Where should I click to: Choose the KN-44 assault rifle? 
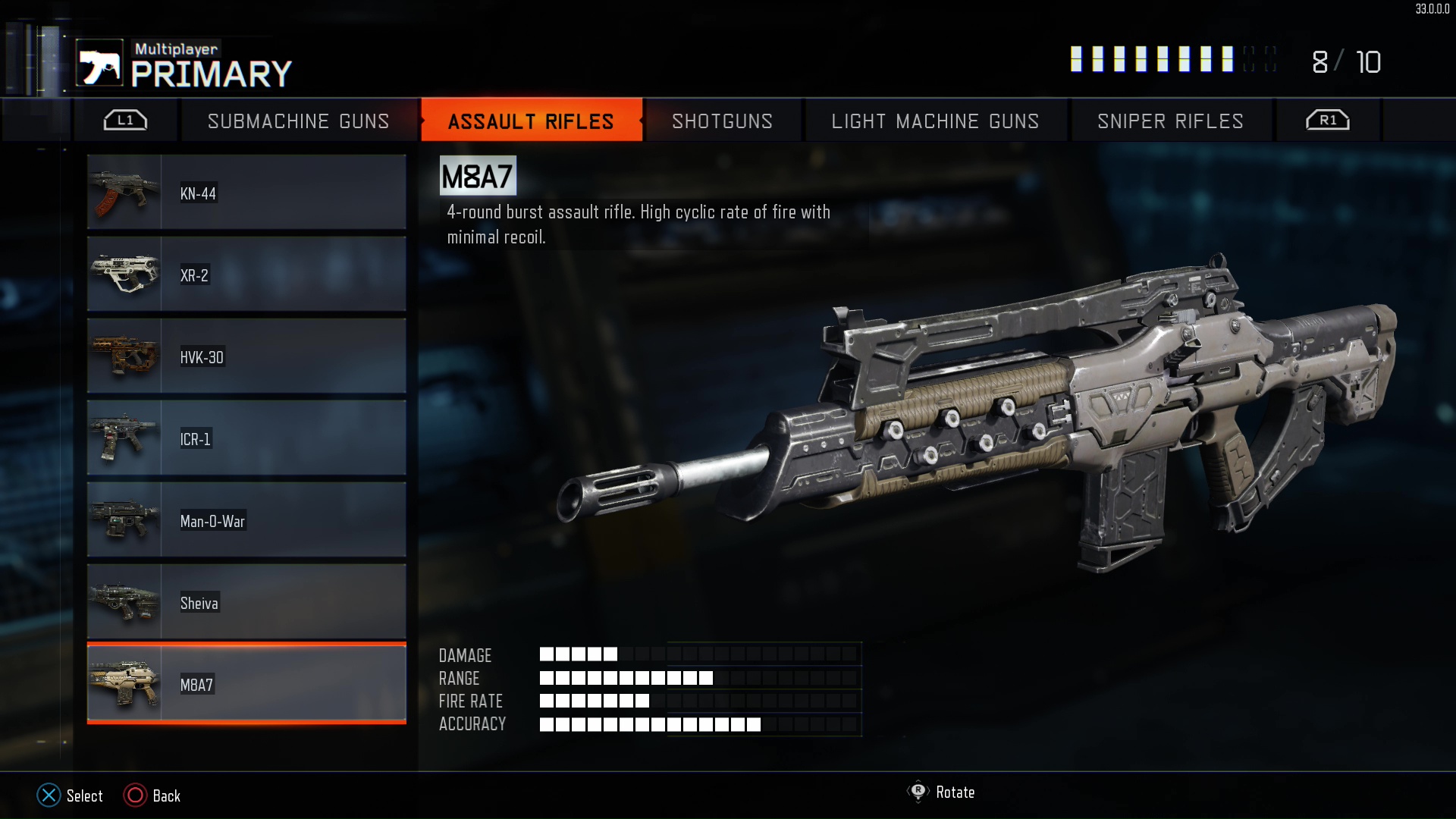click(x=246, y=193)
